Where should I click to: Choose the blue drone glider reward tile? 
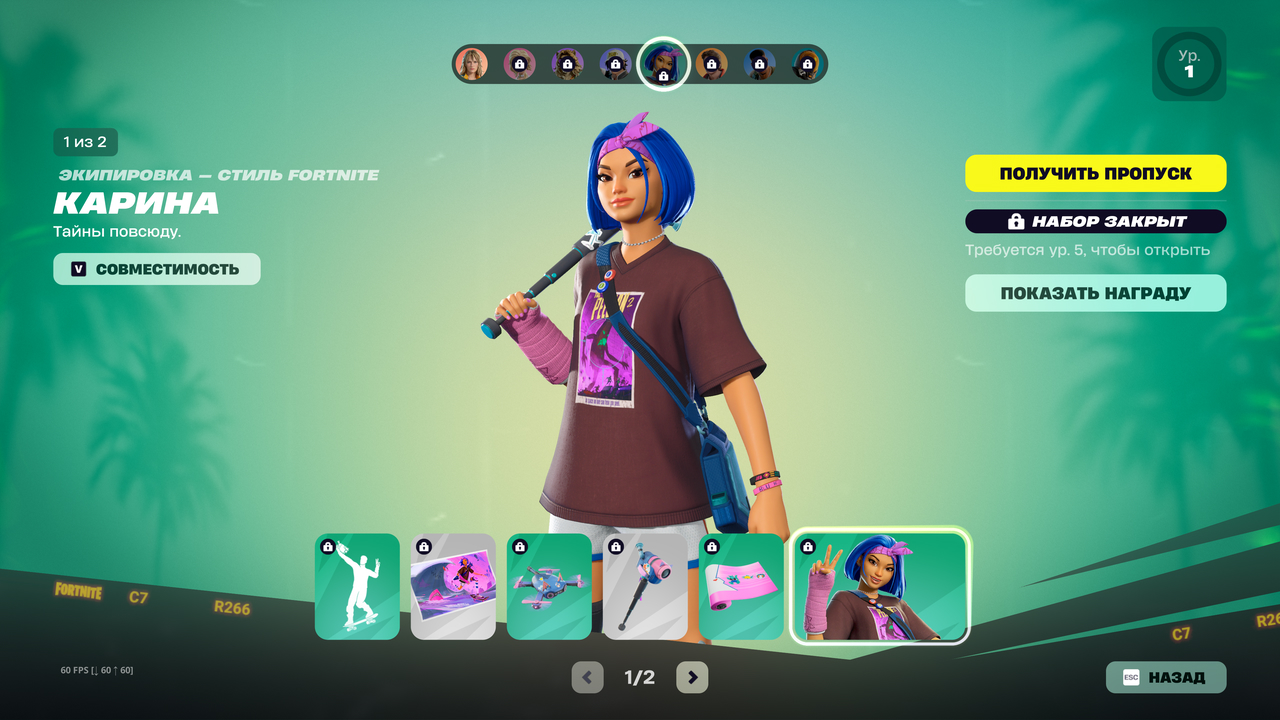point(549,586)
